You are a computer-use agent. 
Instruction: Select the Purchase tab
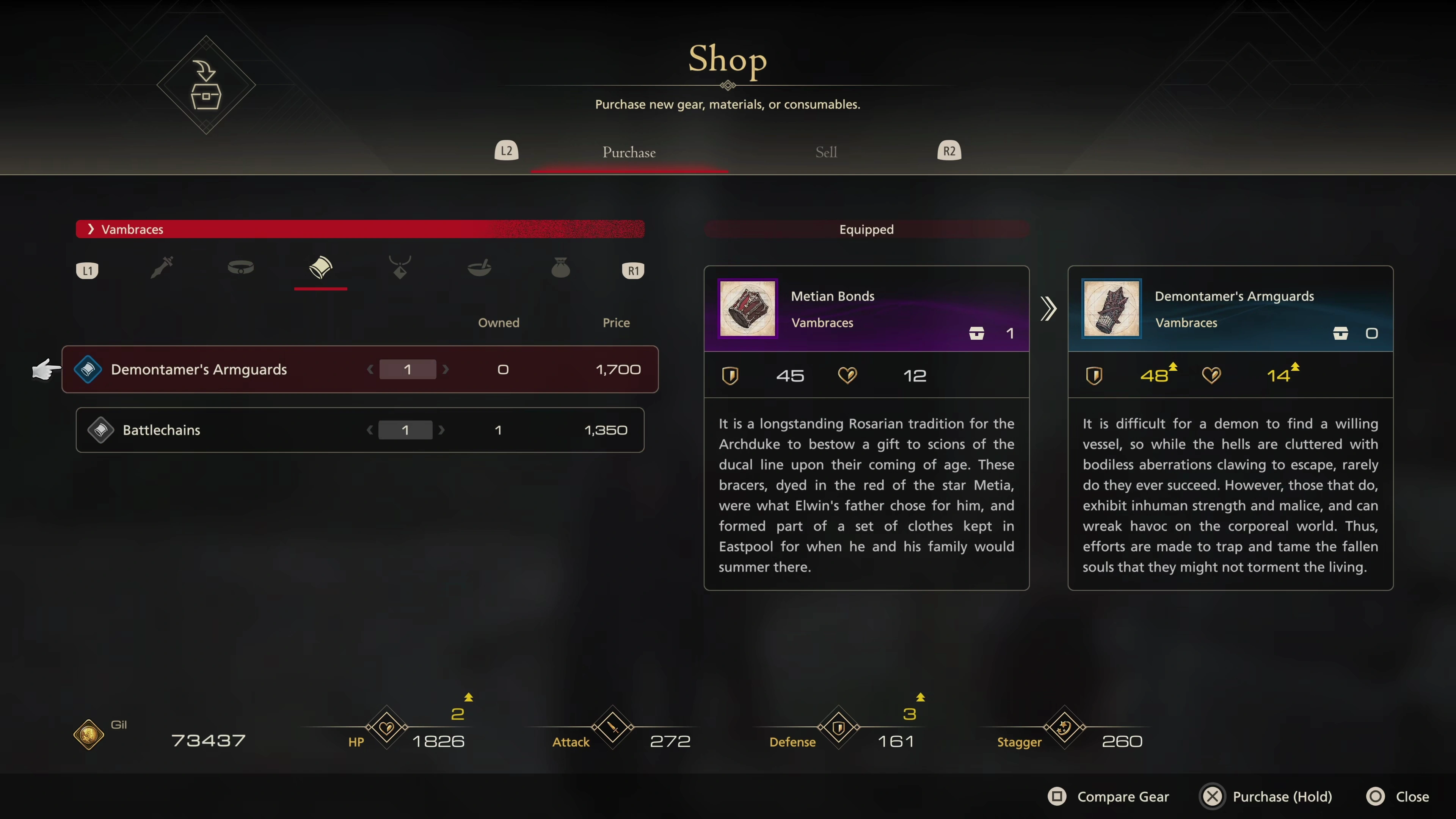[629, 152]
